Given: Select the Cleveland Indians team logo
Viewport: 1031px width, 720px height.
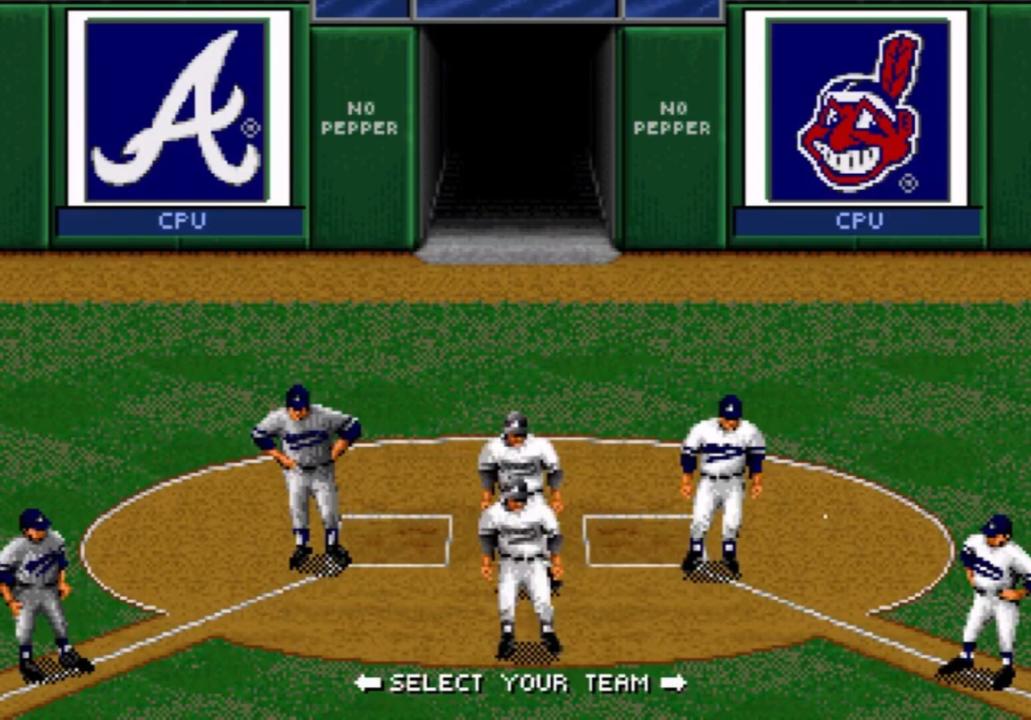Looking at the screenshot, I should coord(856,108).
